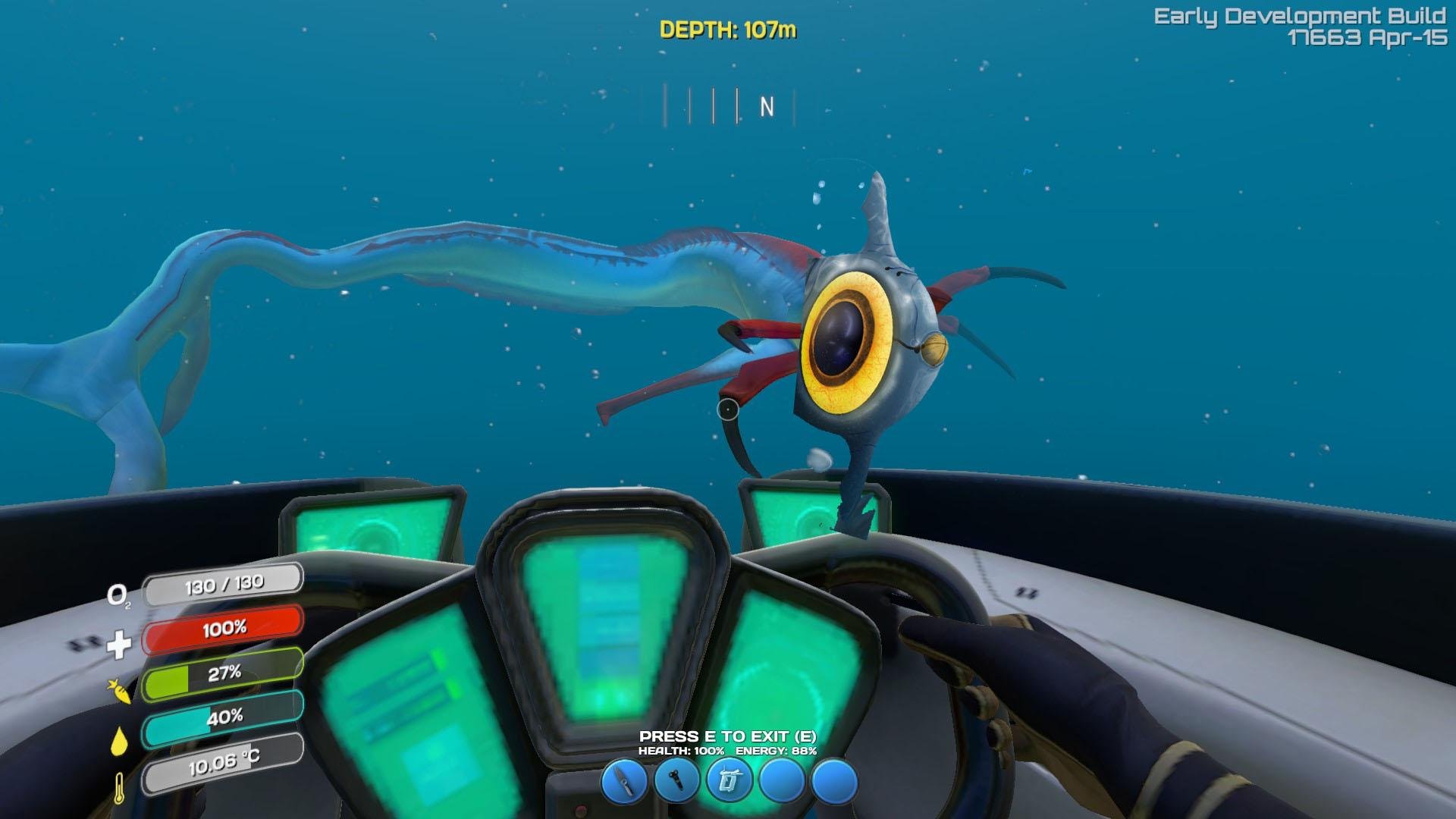Select the dark handheld tool hotbar slot
The width and height of the screenshot is (1456, 819).
(676, 781)
